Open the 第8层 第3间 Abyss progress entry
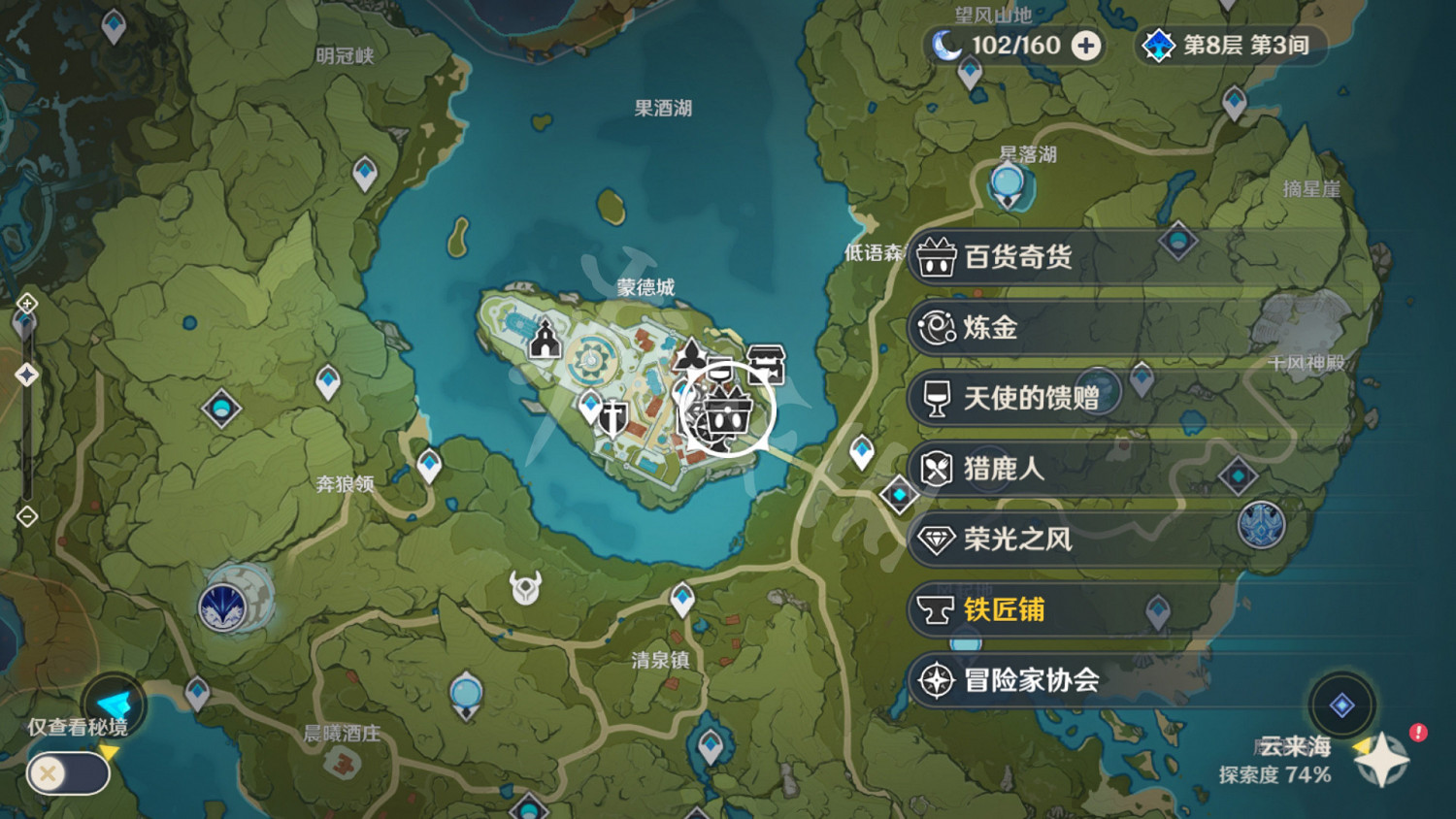This screenshot has width=1456, height=819. tap(1242, 44)
